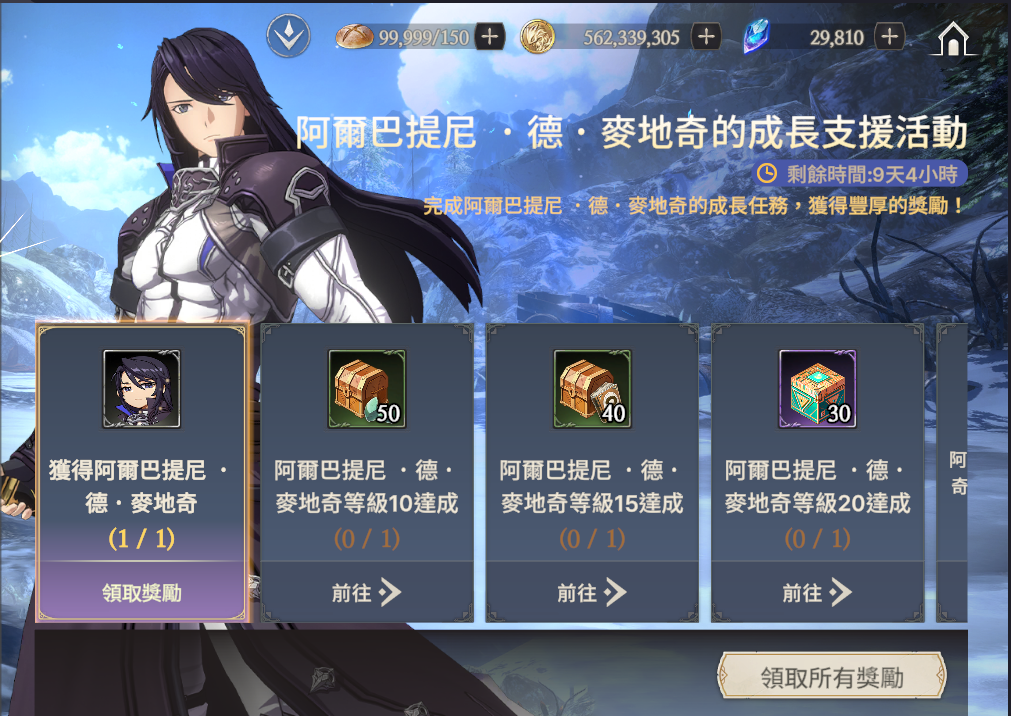This screenshot has height=716, width=1011.
Task: Click 領取所有獎勵 to claim all rewards
Action: point(831,678)
